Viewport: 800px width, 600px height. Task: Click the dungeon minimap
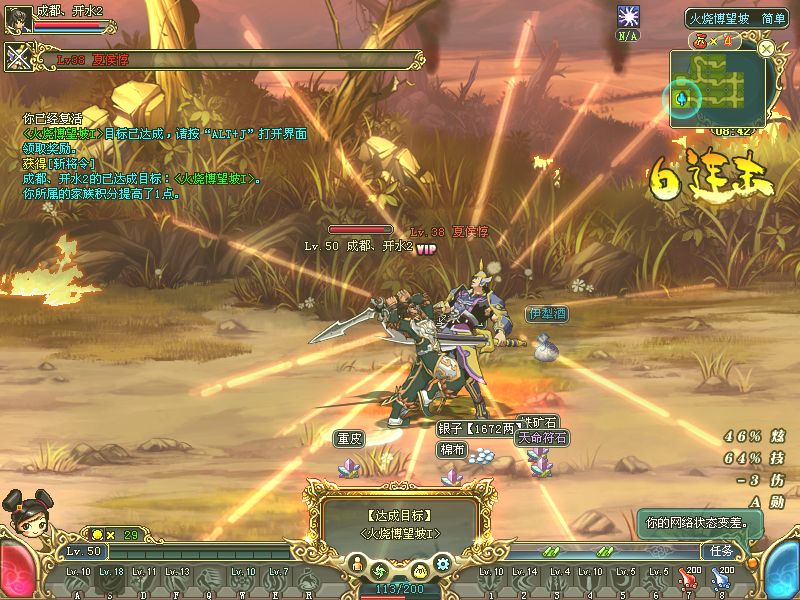[x=717, y=88]
